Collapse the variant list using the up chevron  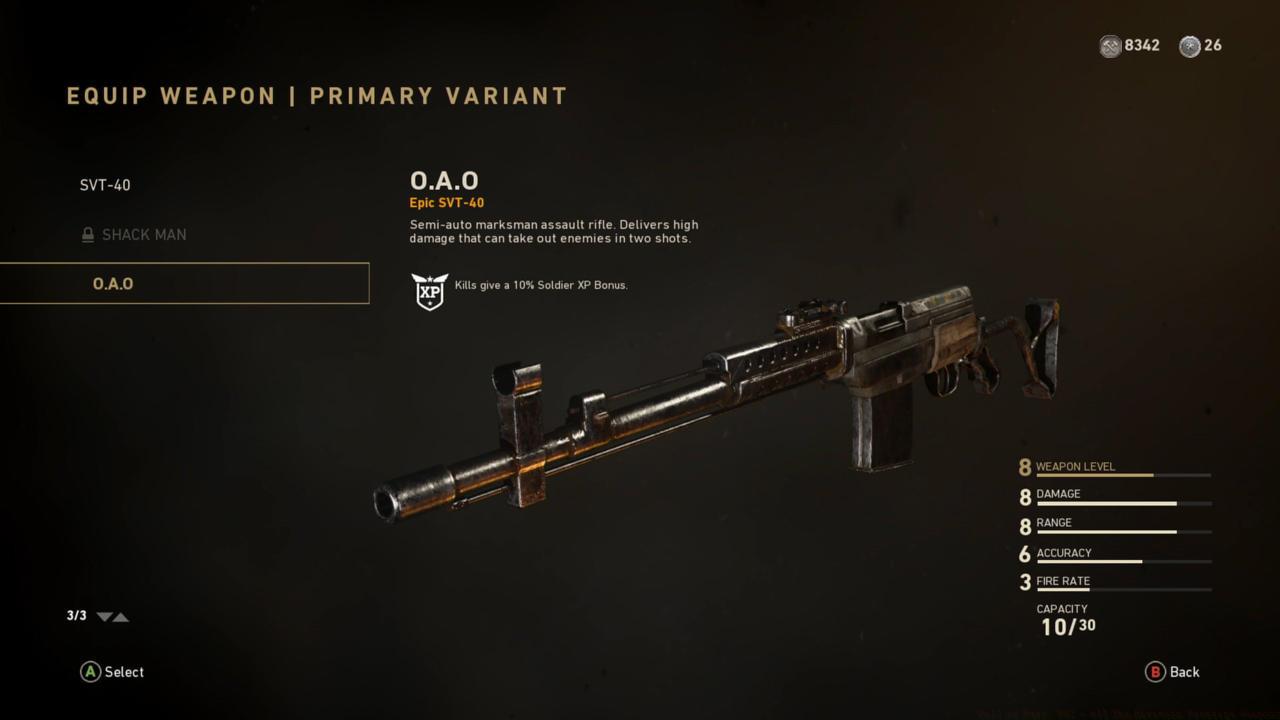click(x=120, y=617)
